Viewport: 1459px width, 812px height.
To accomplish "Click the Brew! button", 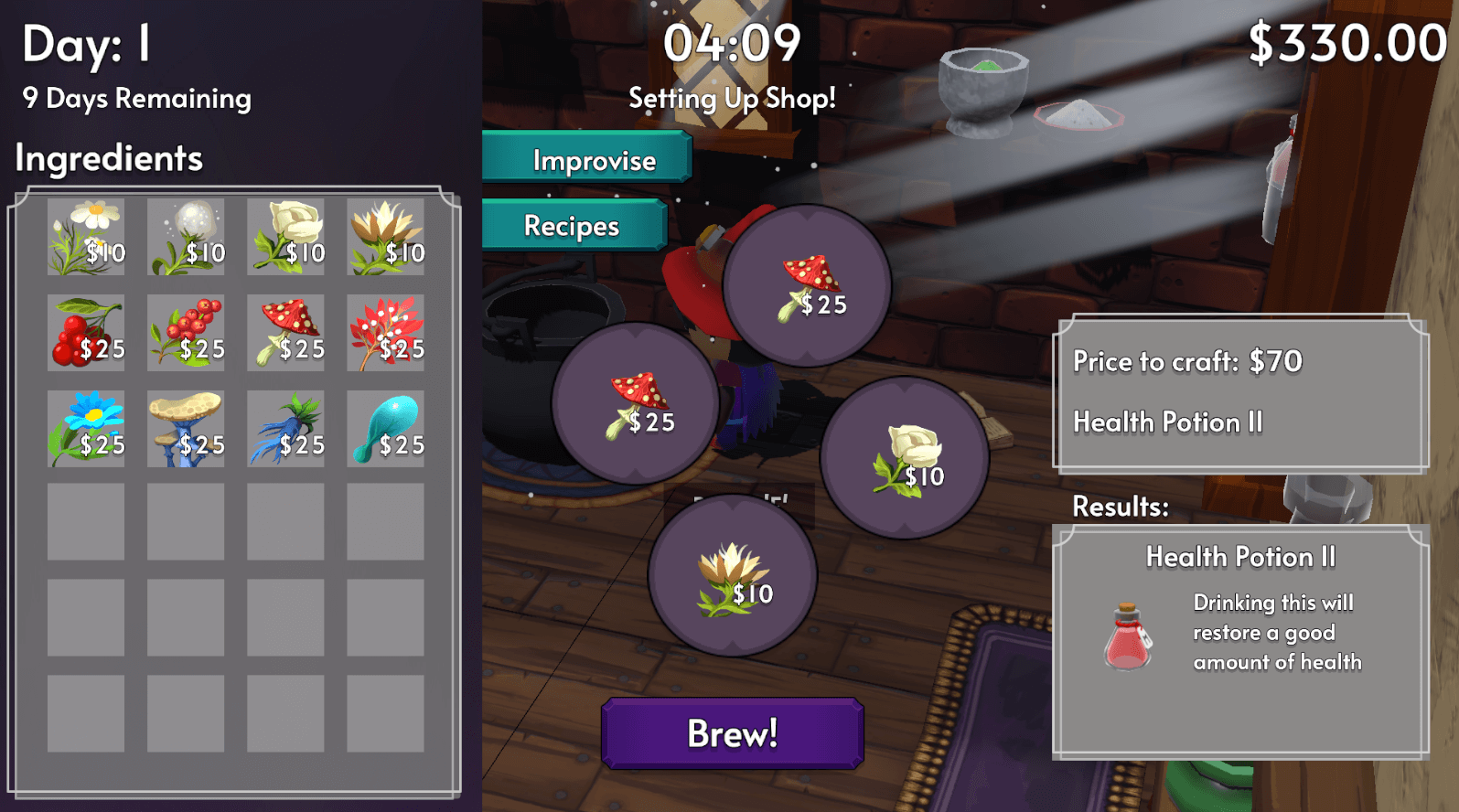I will click(732, 733).
